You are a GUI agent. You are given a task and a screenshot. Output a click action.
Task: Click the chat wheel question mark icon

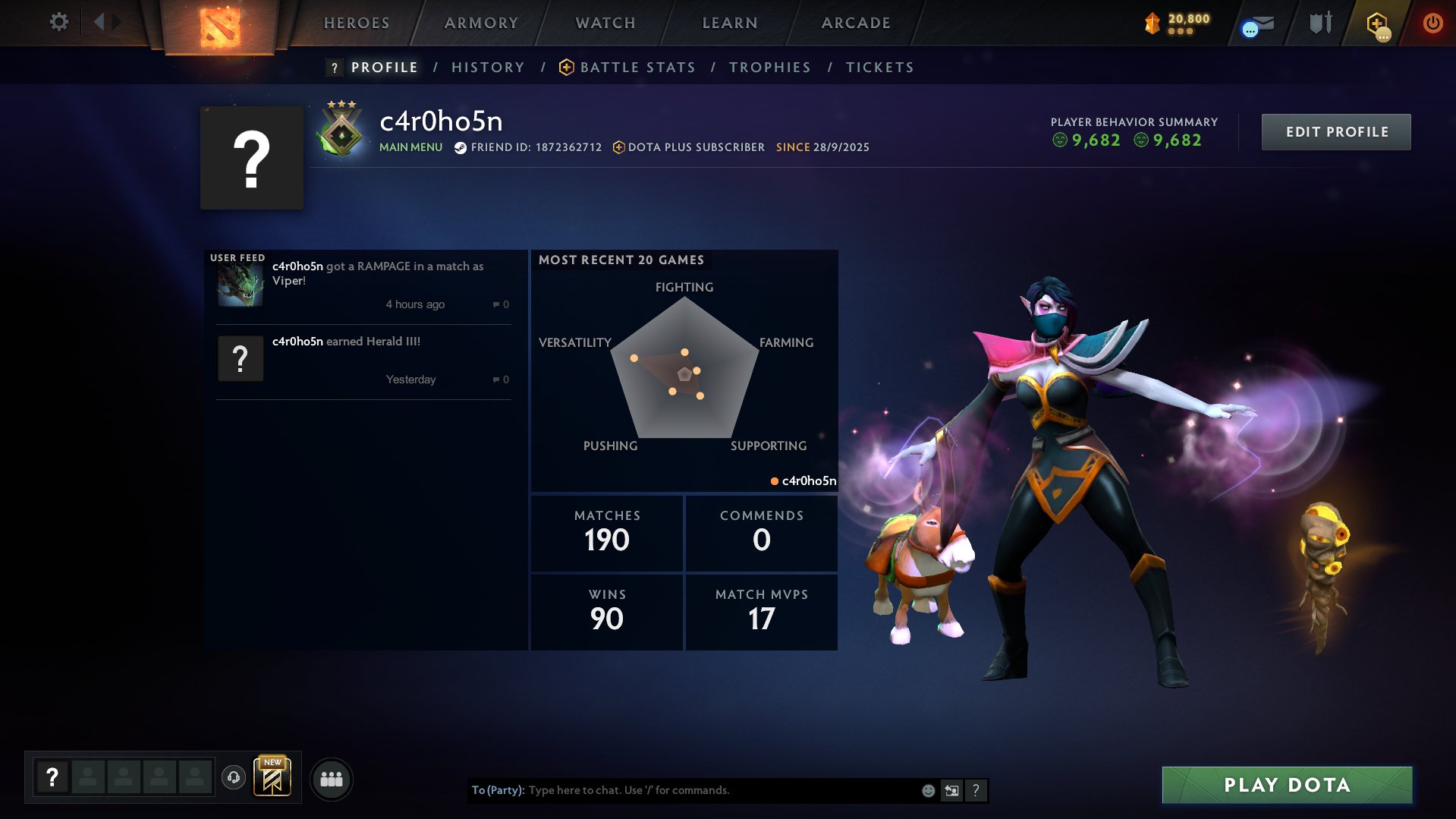pyautogui.click(x=976, y=790)
